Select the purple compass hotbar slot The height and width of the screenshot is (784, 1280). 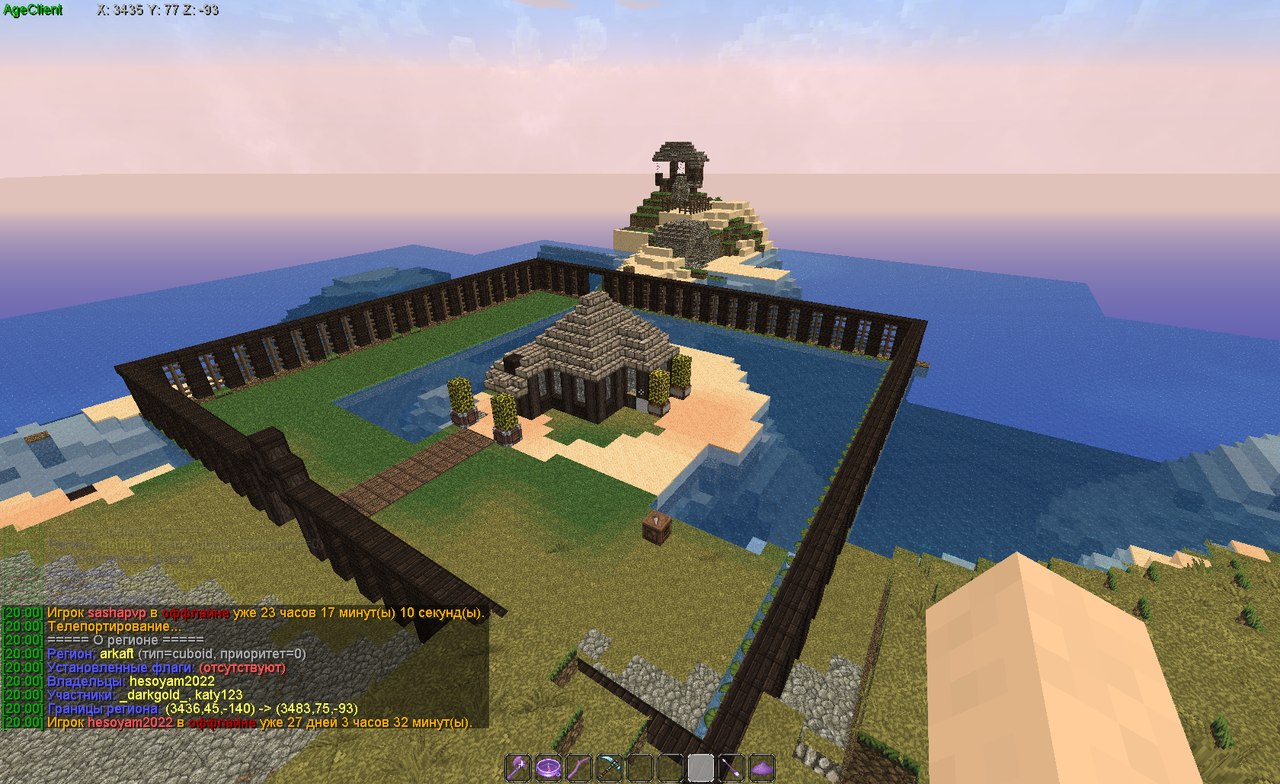(x=547, y=767)
